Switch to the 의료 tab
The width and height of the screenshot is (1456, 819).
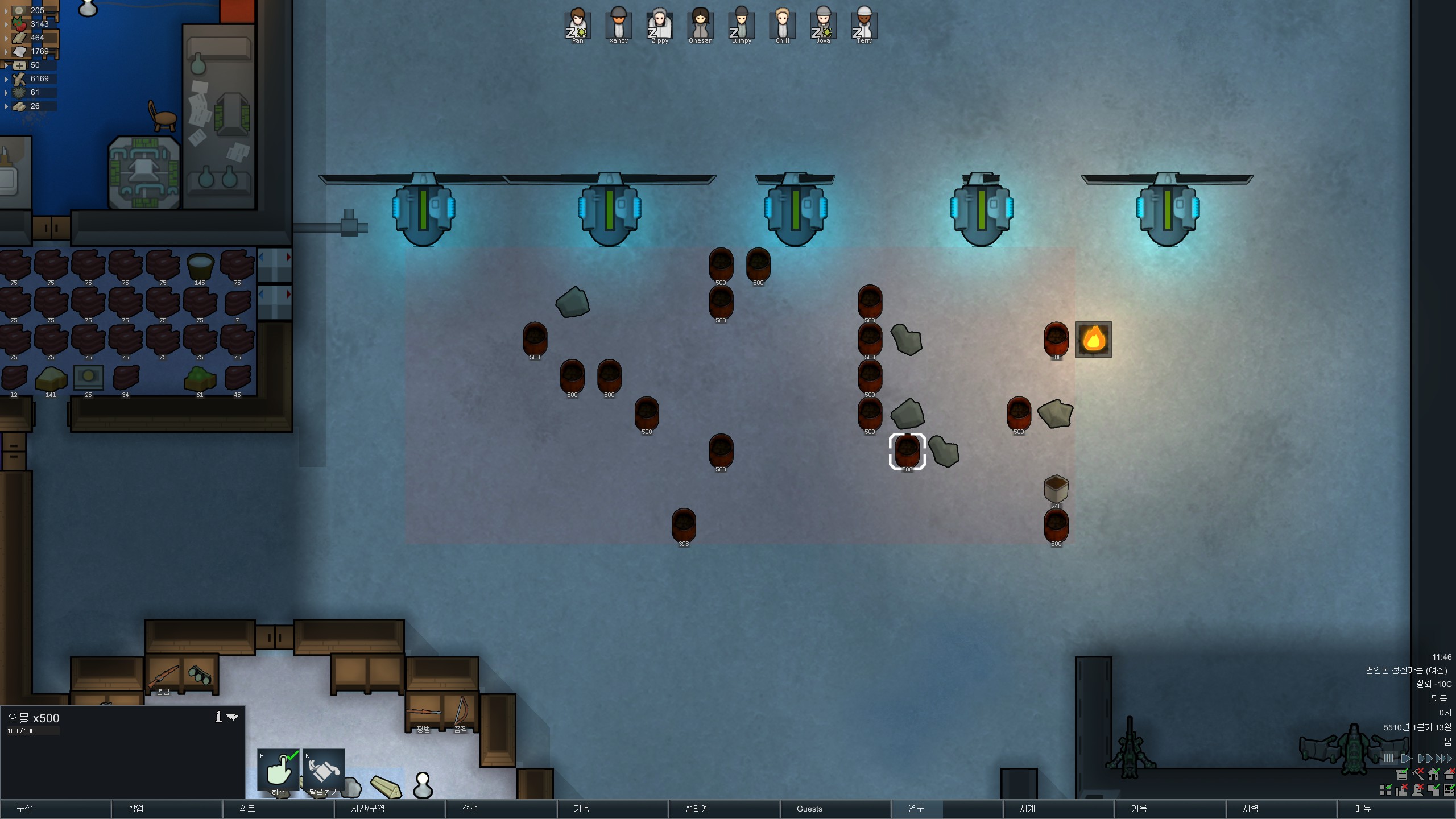point(278,808)
